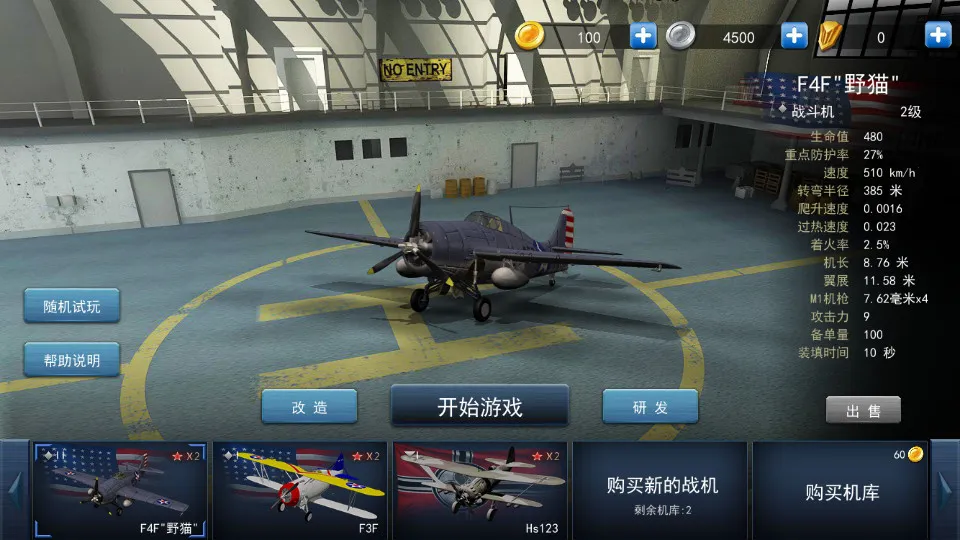Select the F4F 野猫 plane card
The image size is (960, 540).
pos(120,490)
